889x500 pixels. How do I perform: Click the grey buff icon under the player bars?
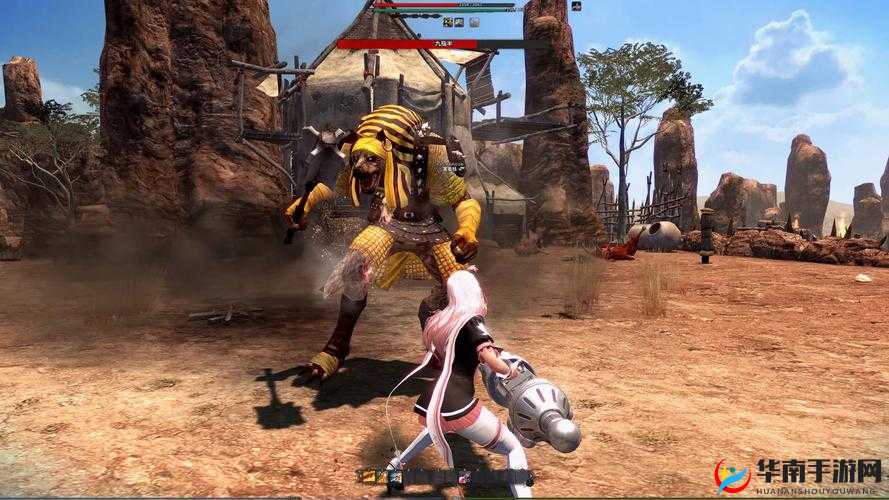(474, 22)
